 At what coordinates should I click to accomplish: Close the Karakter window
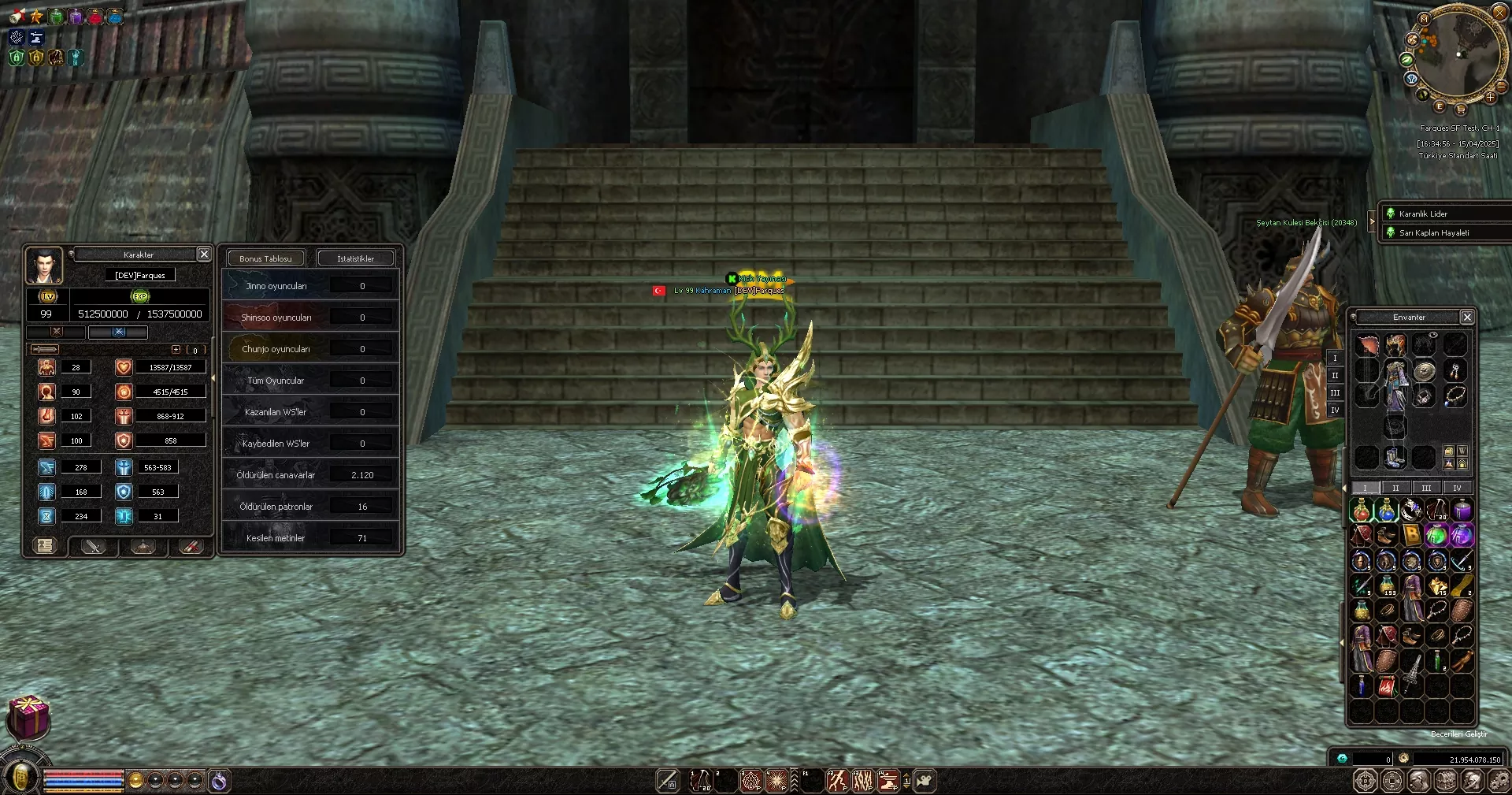204,254
